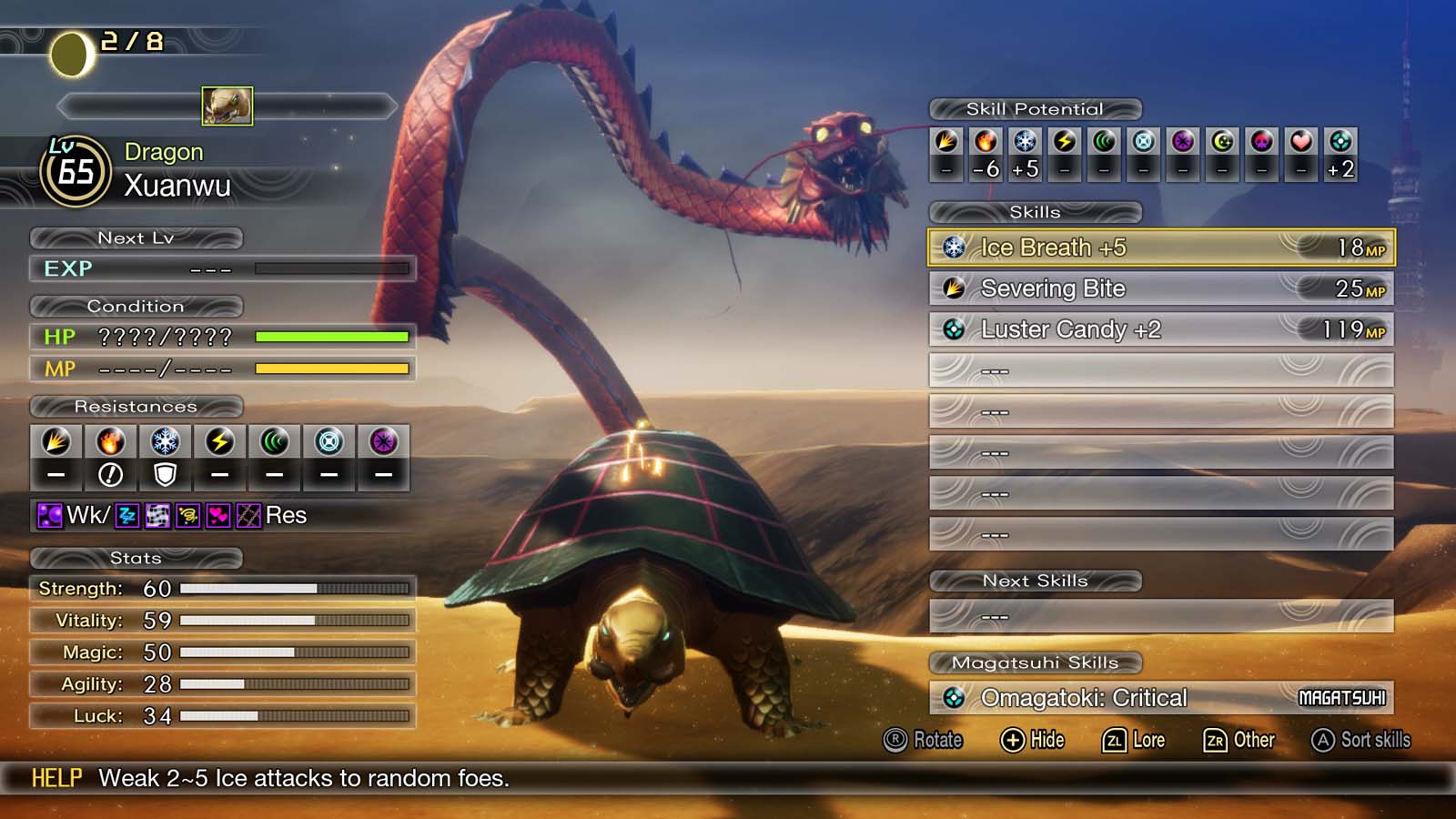1456x819 pixels.
Task: Expand the Skills section header
Action: tap(1036, 212)
